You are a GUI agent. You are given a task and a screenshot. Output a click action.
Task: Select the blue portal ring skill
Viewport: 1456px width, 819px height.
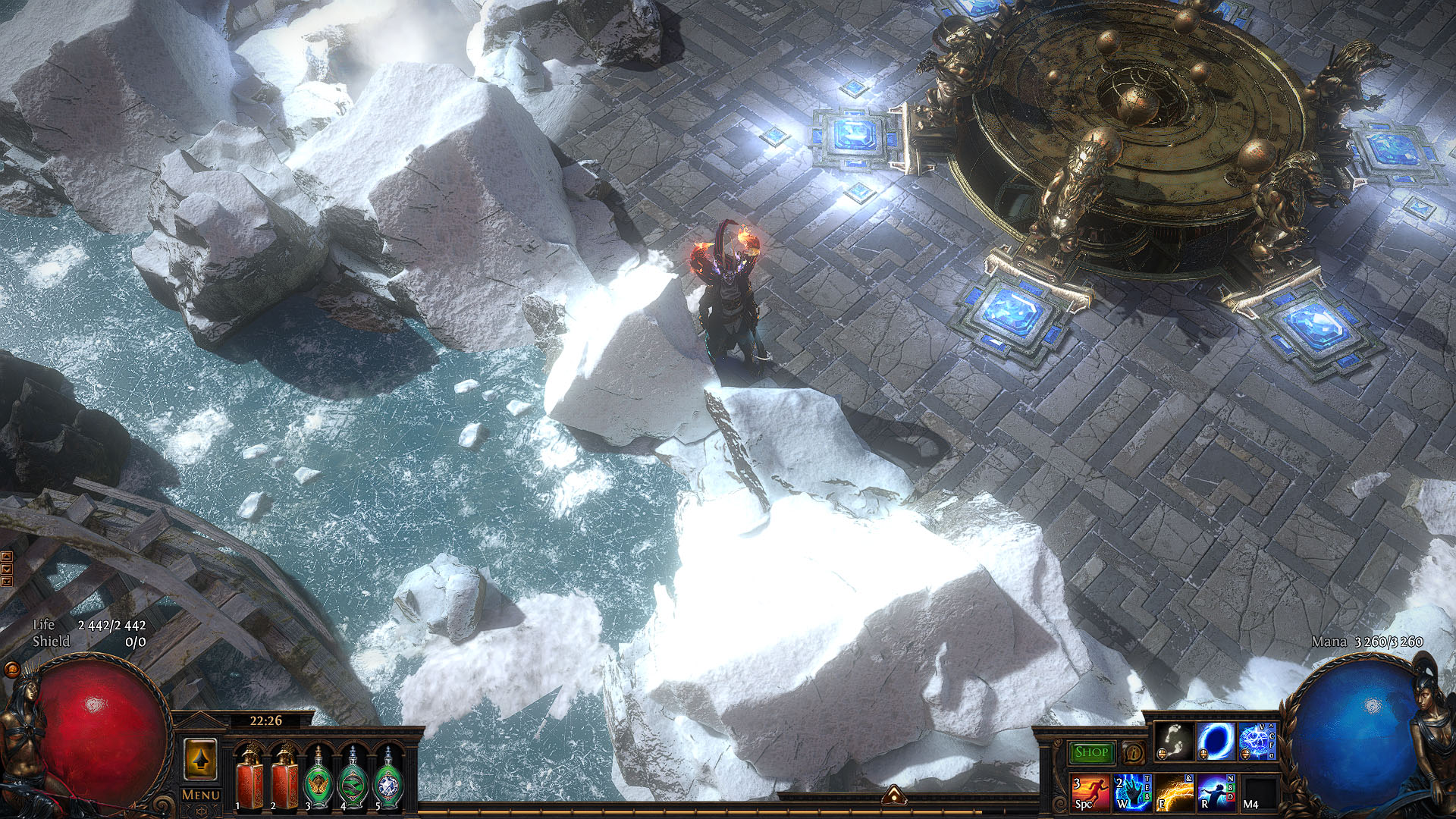coord(1213,742)
